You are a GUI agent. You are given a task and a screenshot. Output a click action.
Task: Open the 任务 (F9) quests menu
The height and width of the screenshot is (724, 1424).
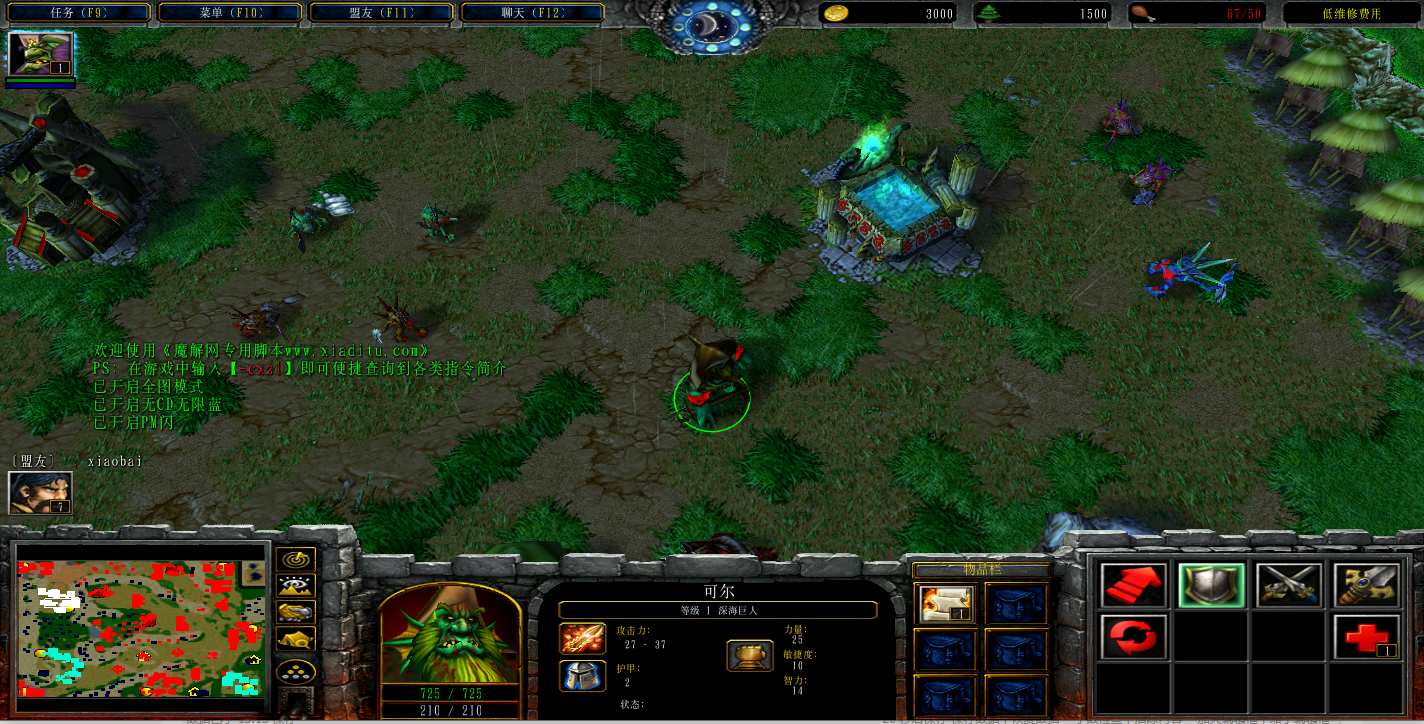78,13
